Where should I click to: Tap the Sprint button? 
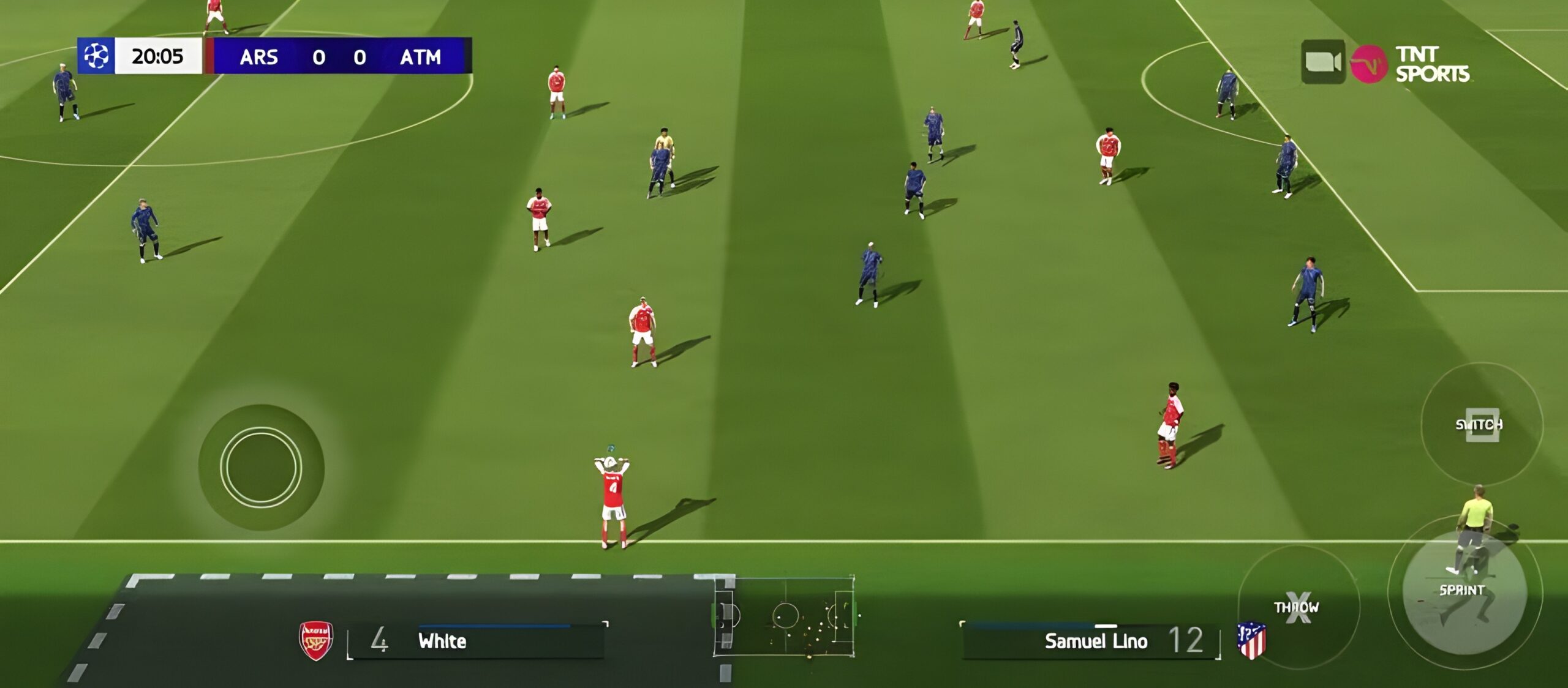pyautogui.click(x=1463, y=592)
